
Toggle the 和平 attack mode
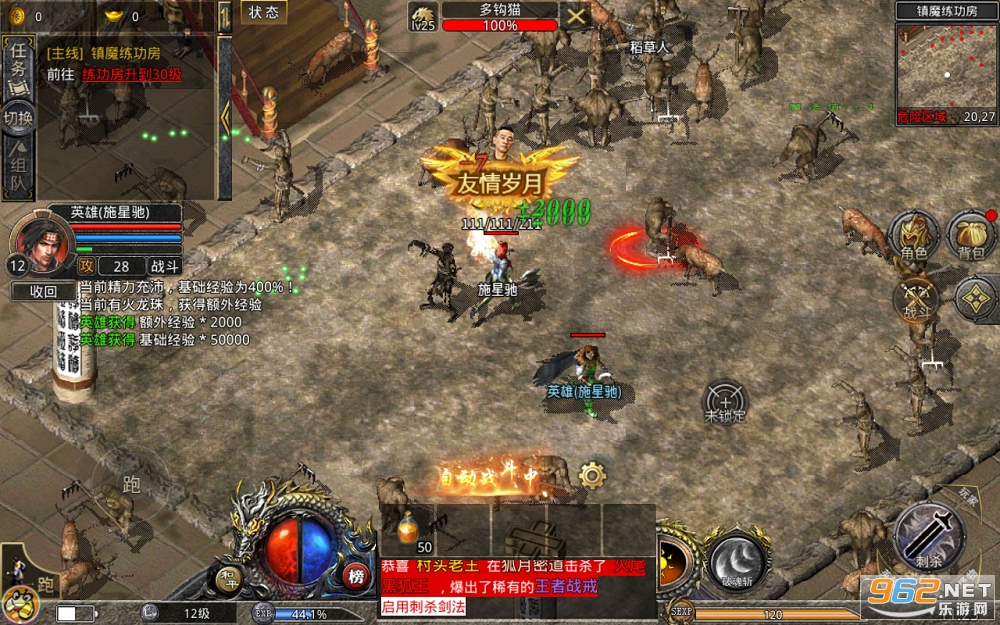229,577
